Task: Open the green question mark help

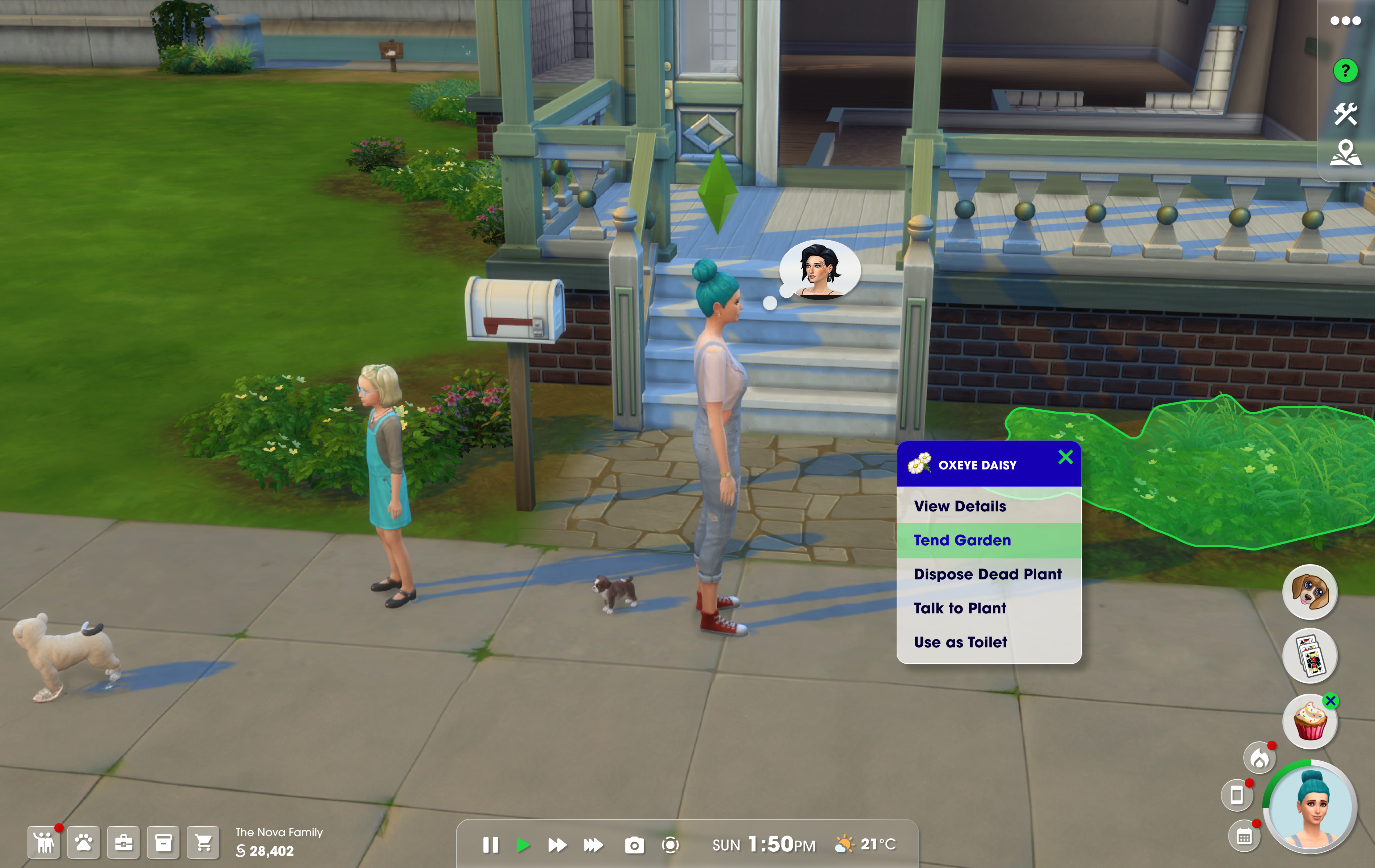Action: coord(1345,71)
